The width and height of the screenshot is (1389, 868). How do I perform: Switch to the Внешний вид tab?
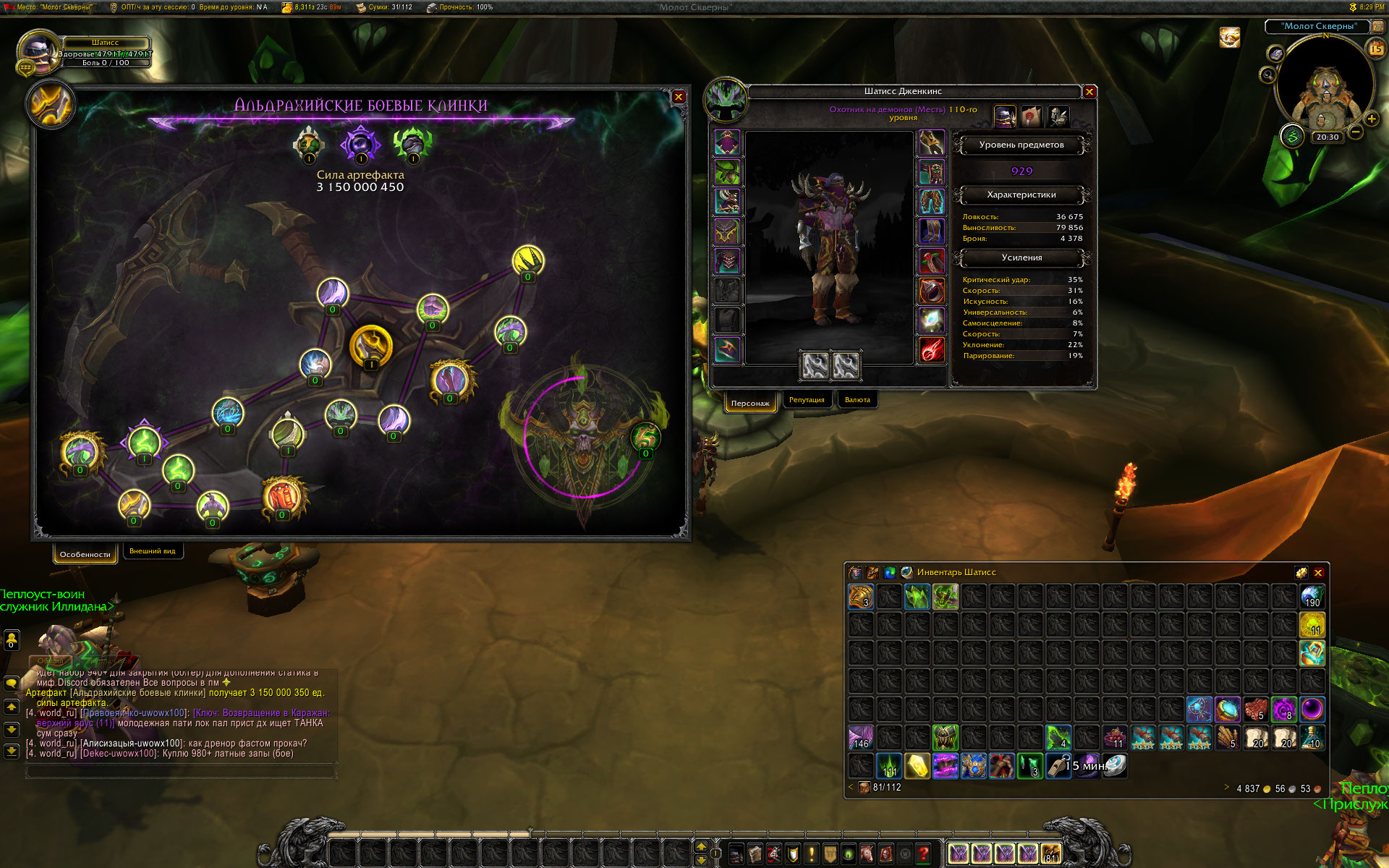point(153,551)
